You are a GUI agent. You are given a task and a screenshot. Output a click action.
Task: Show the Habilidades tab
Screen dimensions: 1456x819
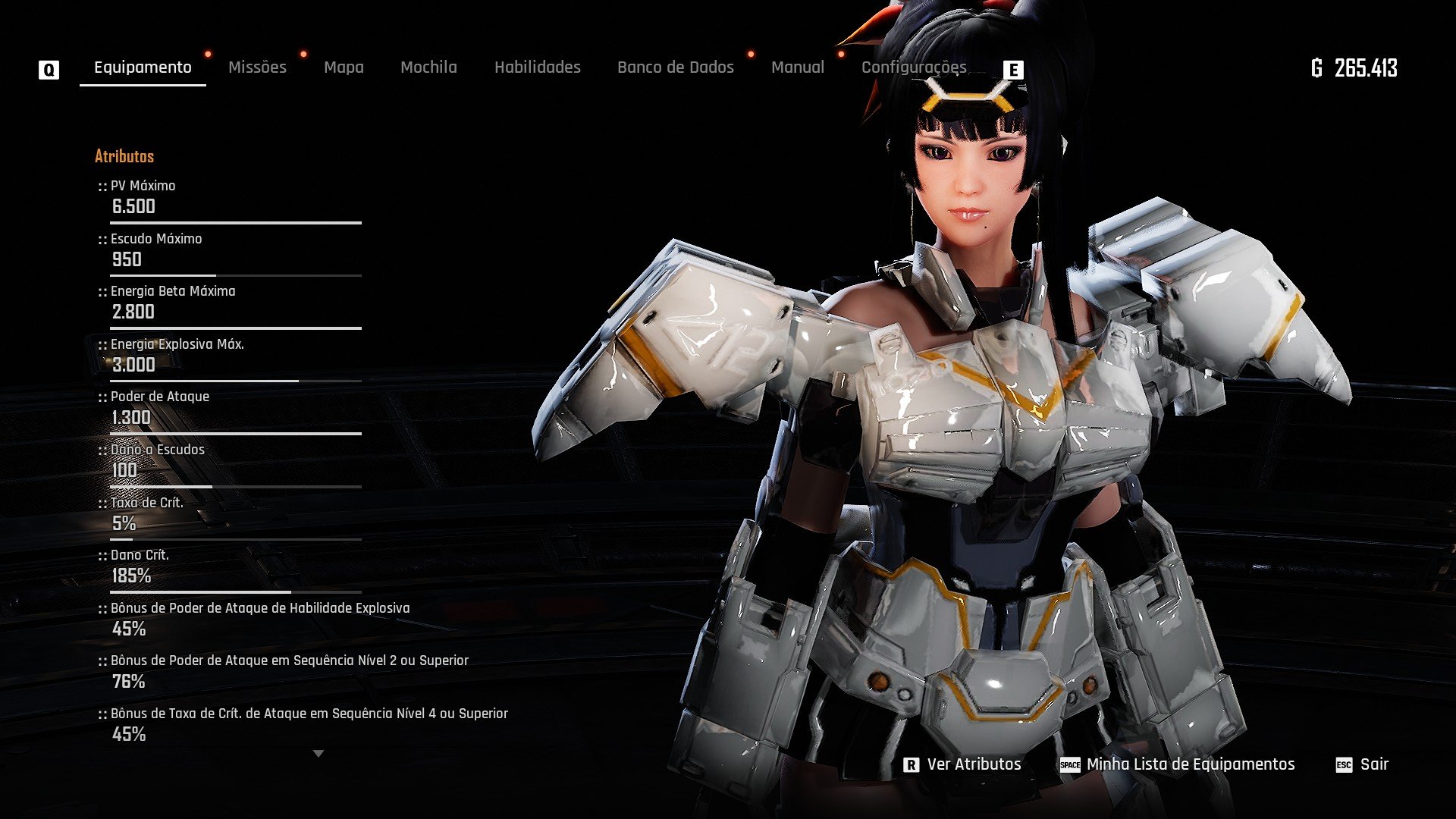pyautogui.click(x=537, y=67)
